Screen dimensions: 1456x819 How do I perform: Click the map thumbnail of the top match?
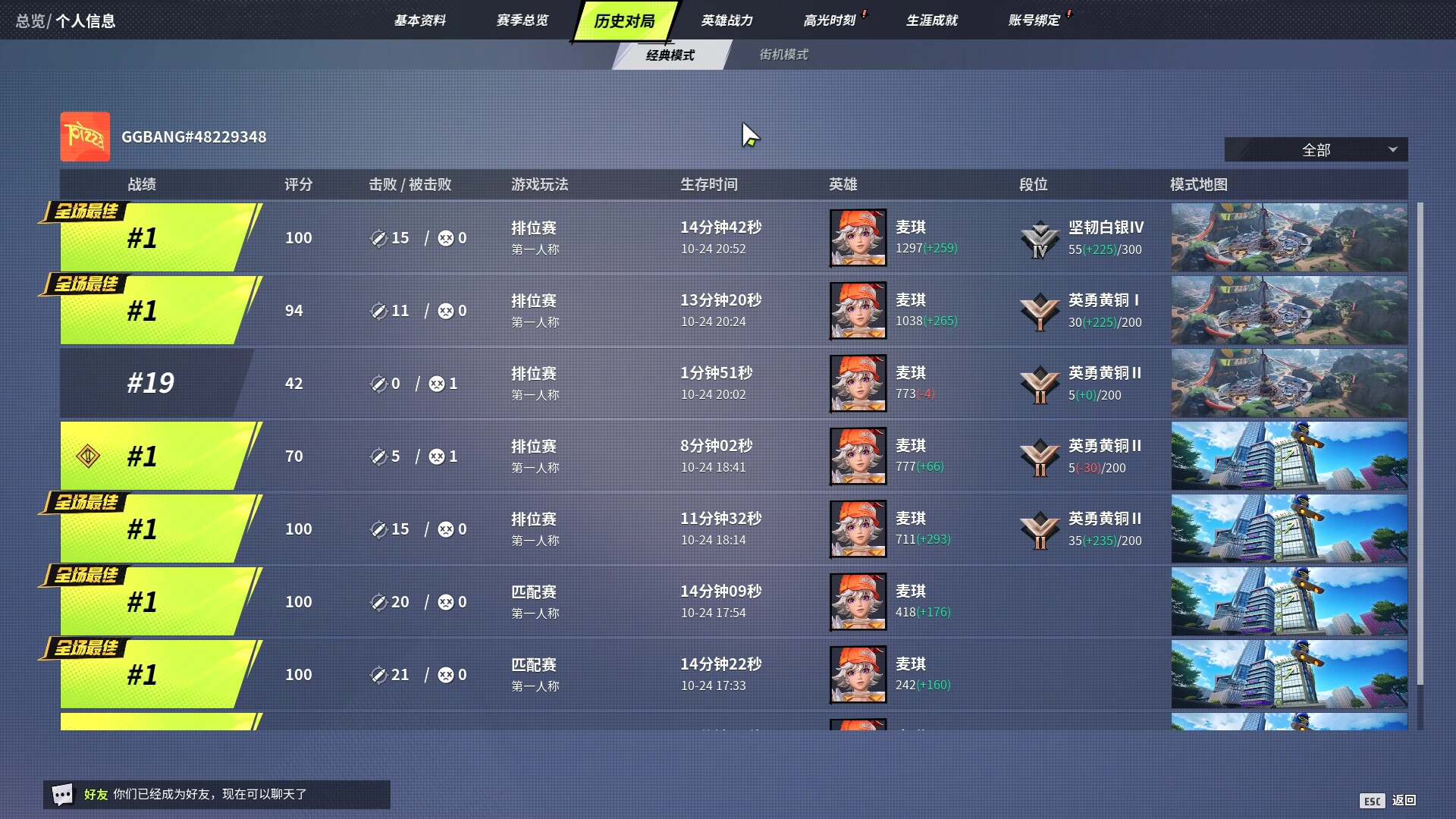pos(1288,237)
